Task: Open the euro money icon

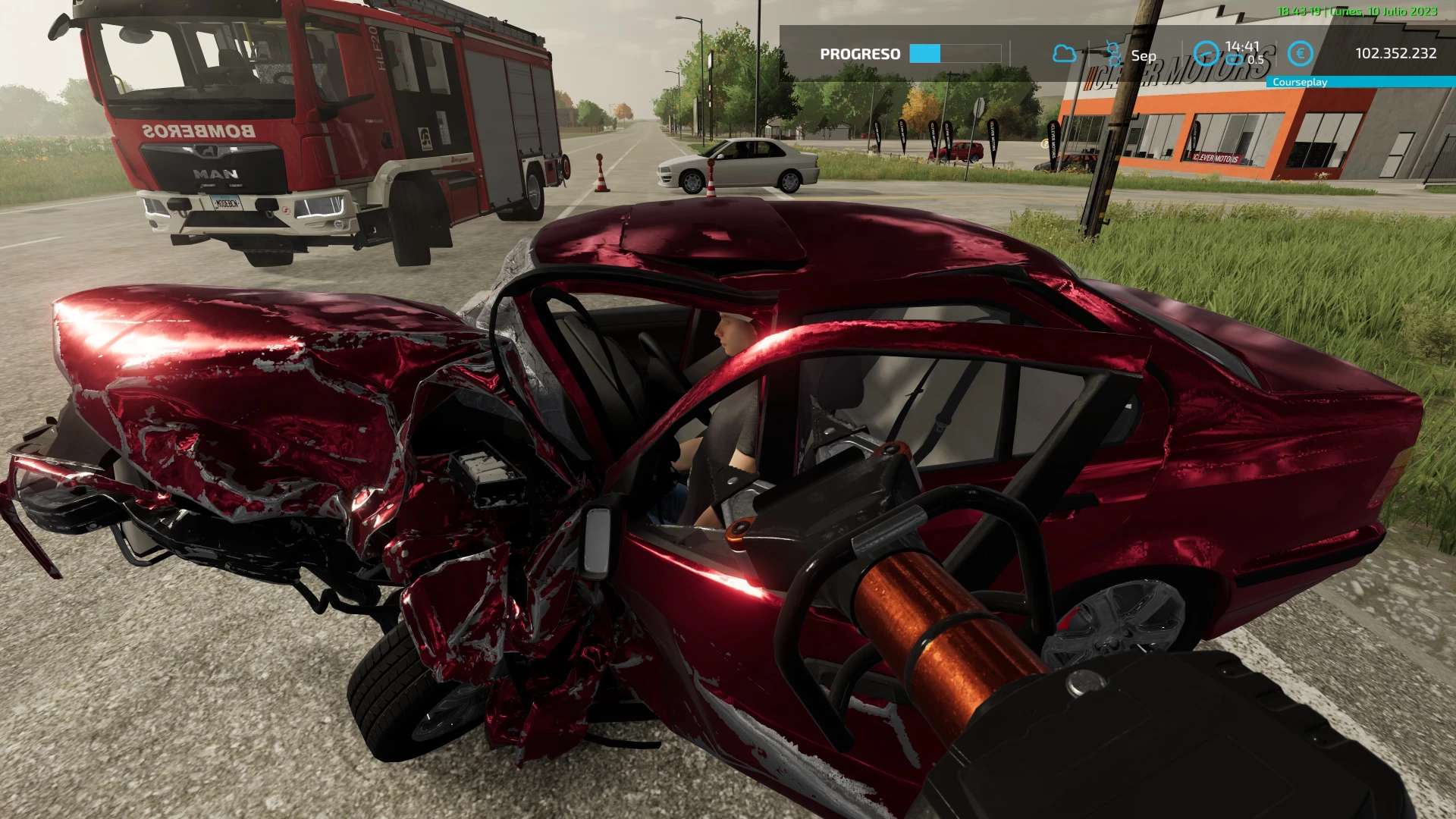Action: tap(1301, 54)
